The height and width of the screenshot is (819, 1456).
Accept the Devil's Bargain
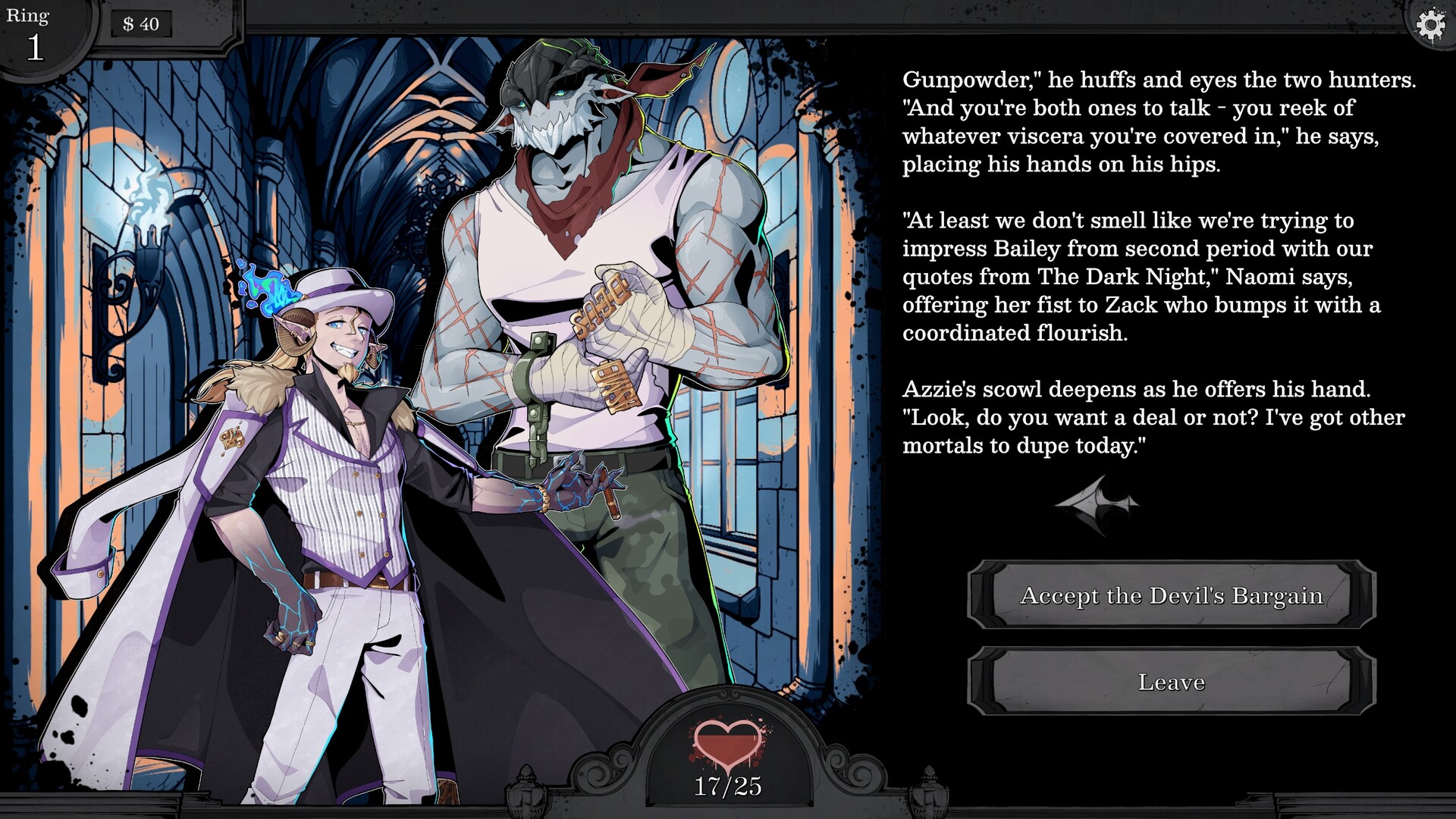coord(1172,595)
